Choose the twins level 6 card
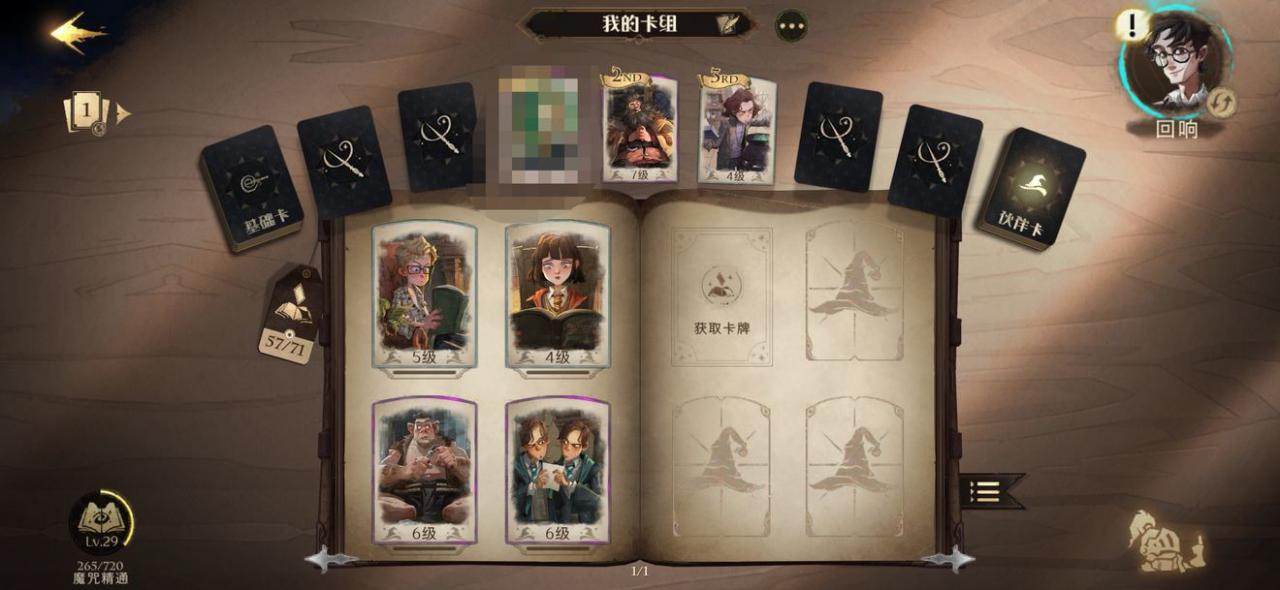The height and width of the screenshot is (590, 1280). 557,470
